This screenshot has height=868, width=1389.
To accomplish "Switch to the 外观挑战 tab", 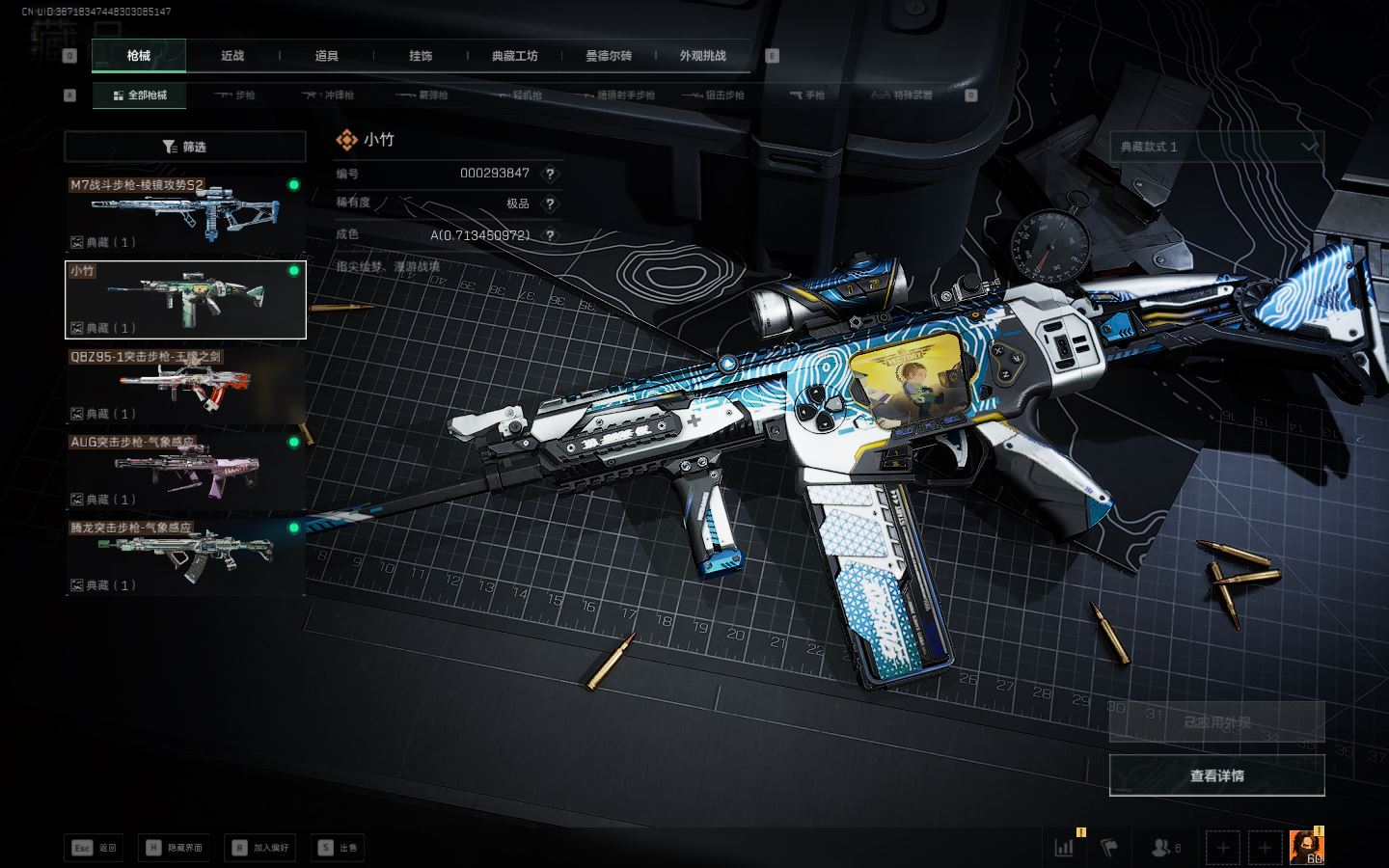I will pyautogui.click(x=702, y=56).
